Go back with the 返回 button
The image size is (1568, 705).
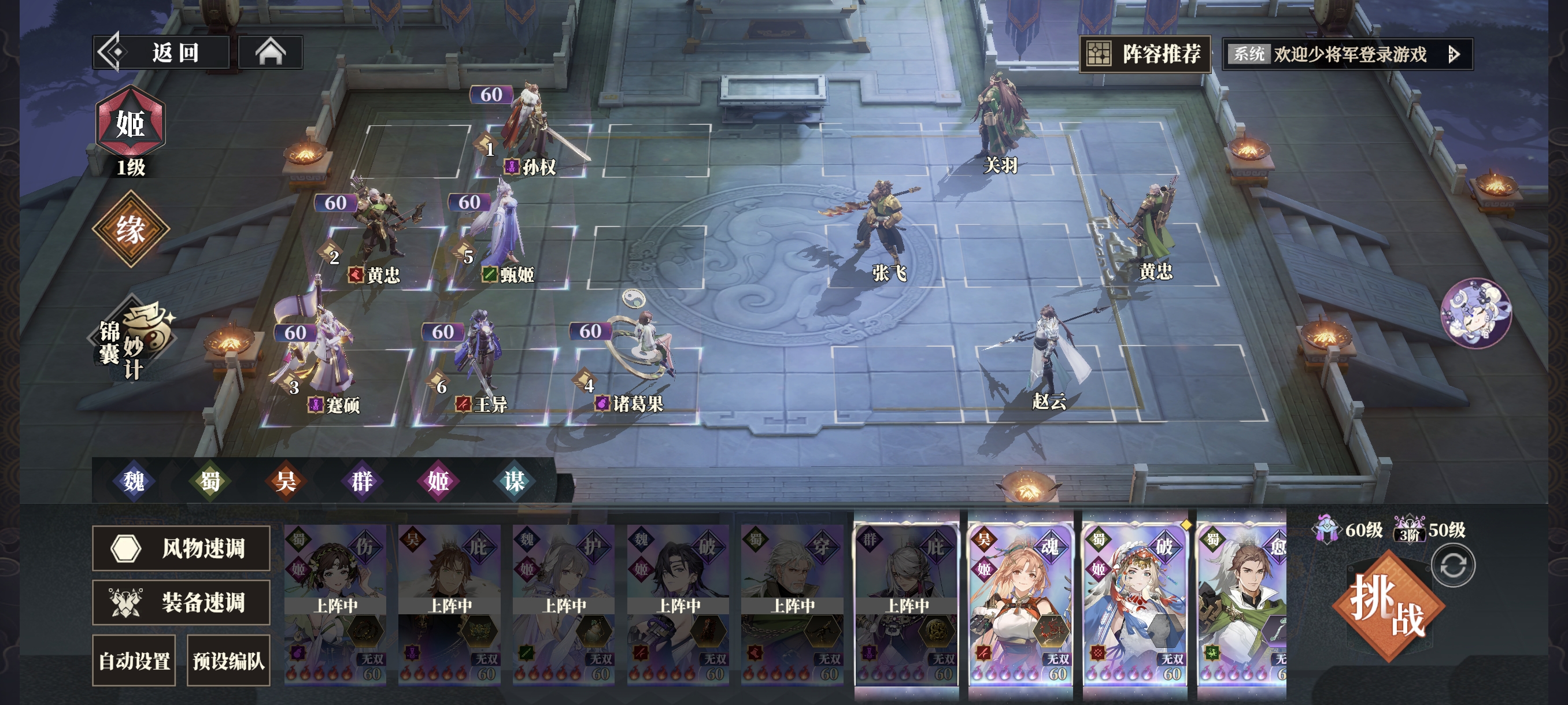161,53
